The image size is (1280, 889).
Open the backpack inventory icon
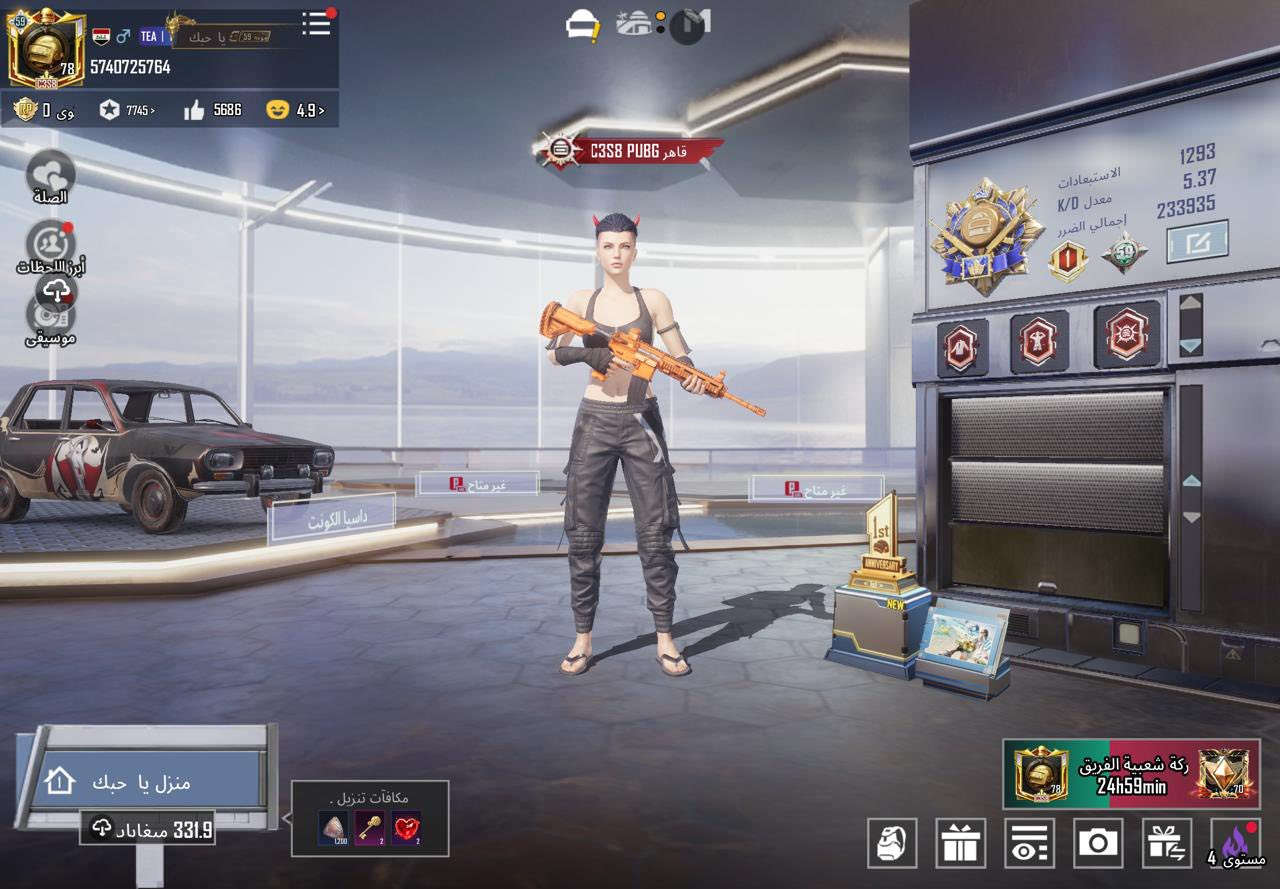pyautogui.click(x=892, y=842)
